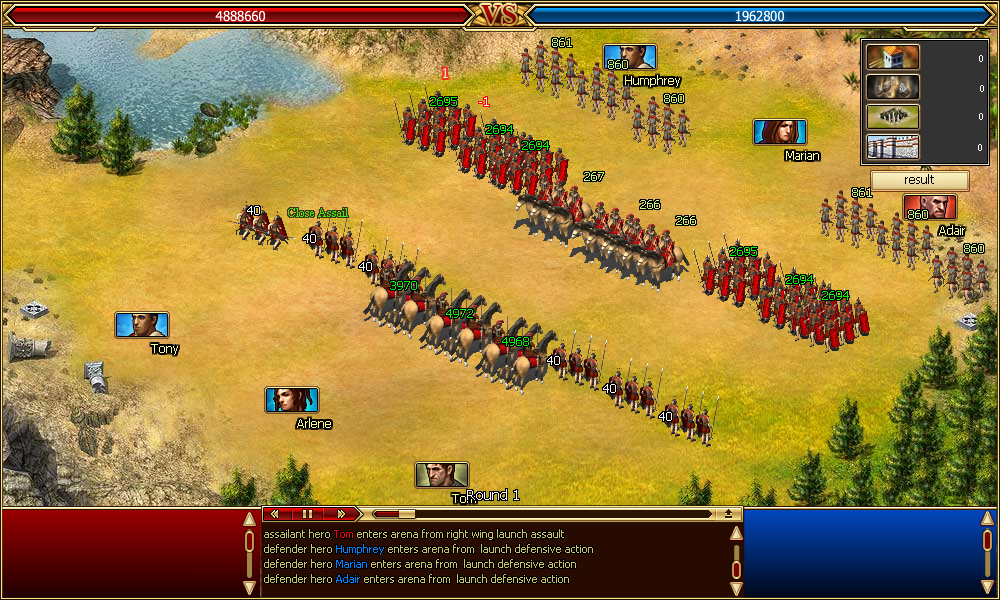The width and height of the screenshot is (1000, 600).
Task: Select hero Tom's portrait
Action: [x=442, y=475]
